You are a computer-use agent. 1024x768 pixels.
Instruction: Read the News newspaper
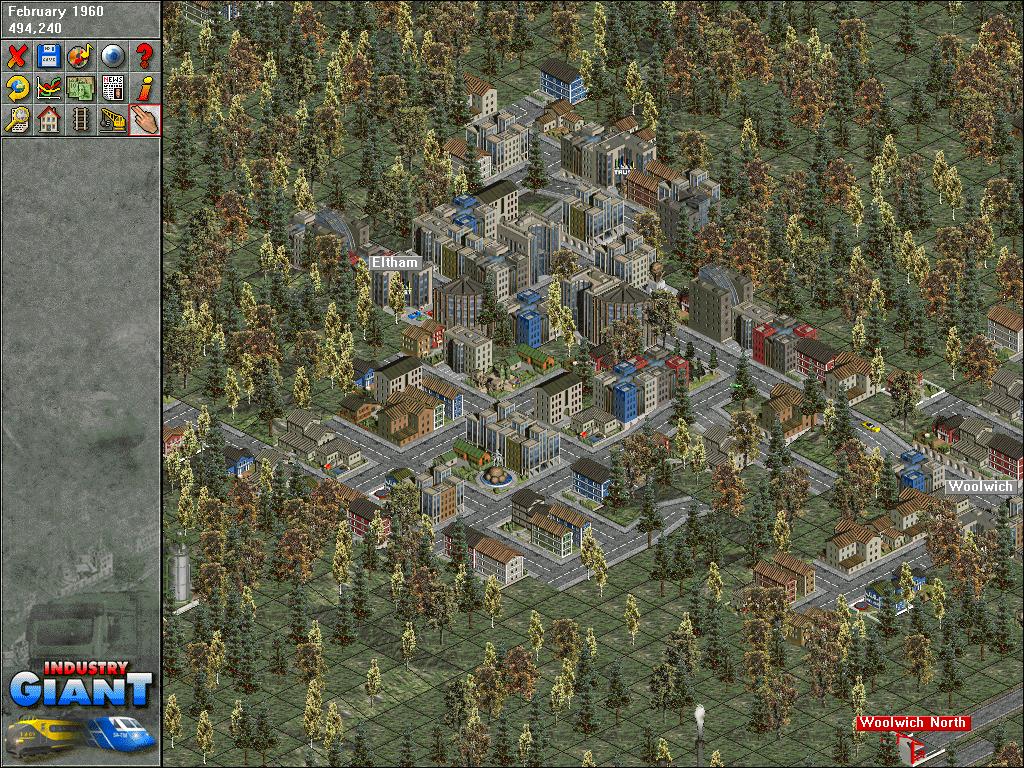[112, 88]
